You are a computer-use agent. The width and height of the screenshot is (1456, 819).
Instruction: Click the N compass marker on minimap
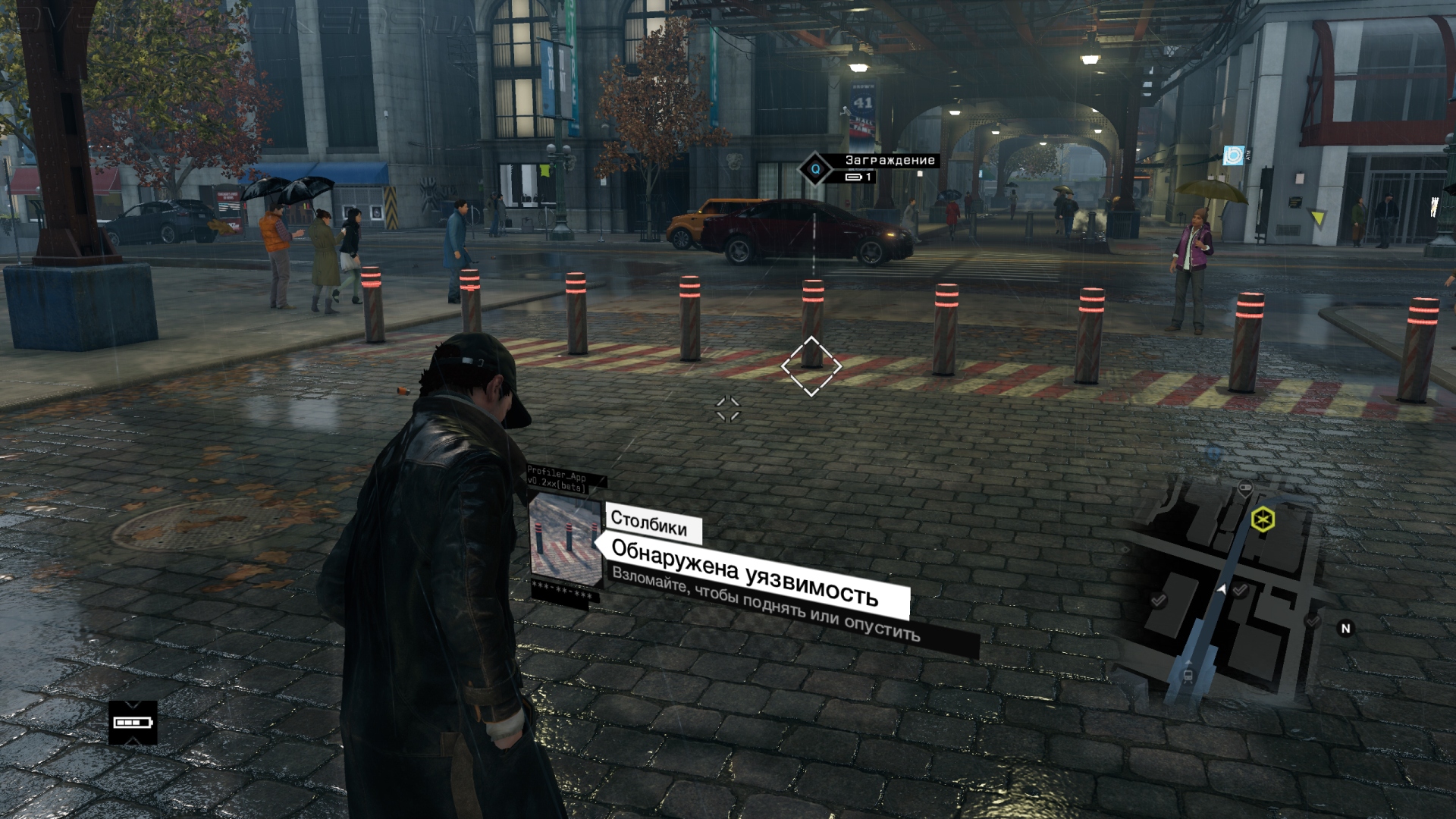[1345, 628]
